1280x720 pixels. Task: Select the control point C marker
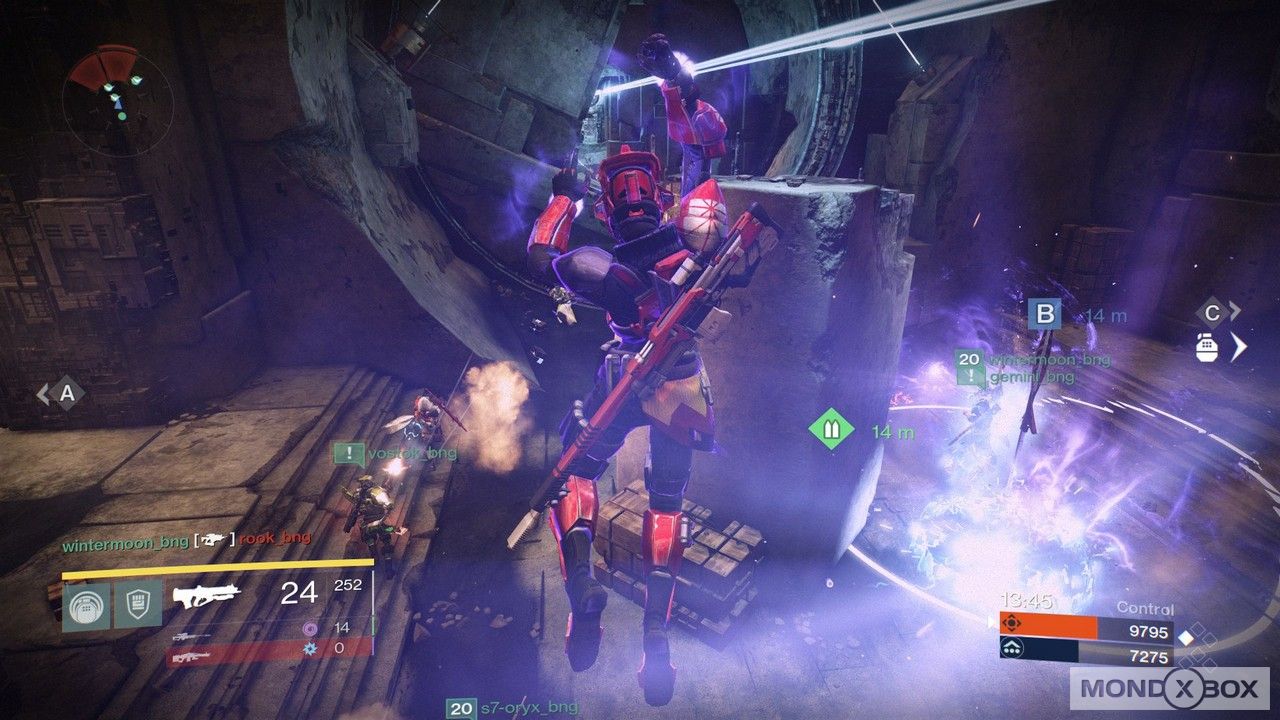(1212, 311)
